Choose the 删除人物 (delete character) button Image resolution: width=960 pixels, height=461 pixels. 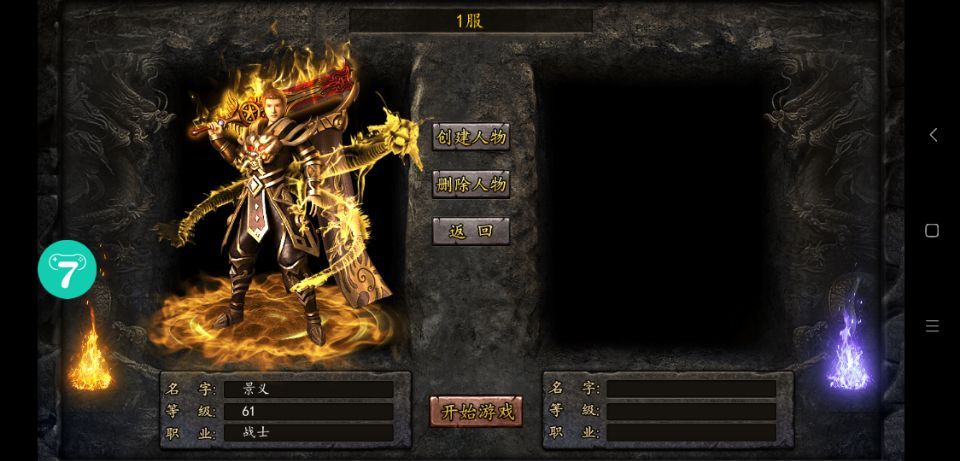tap(471, 184)
